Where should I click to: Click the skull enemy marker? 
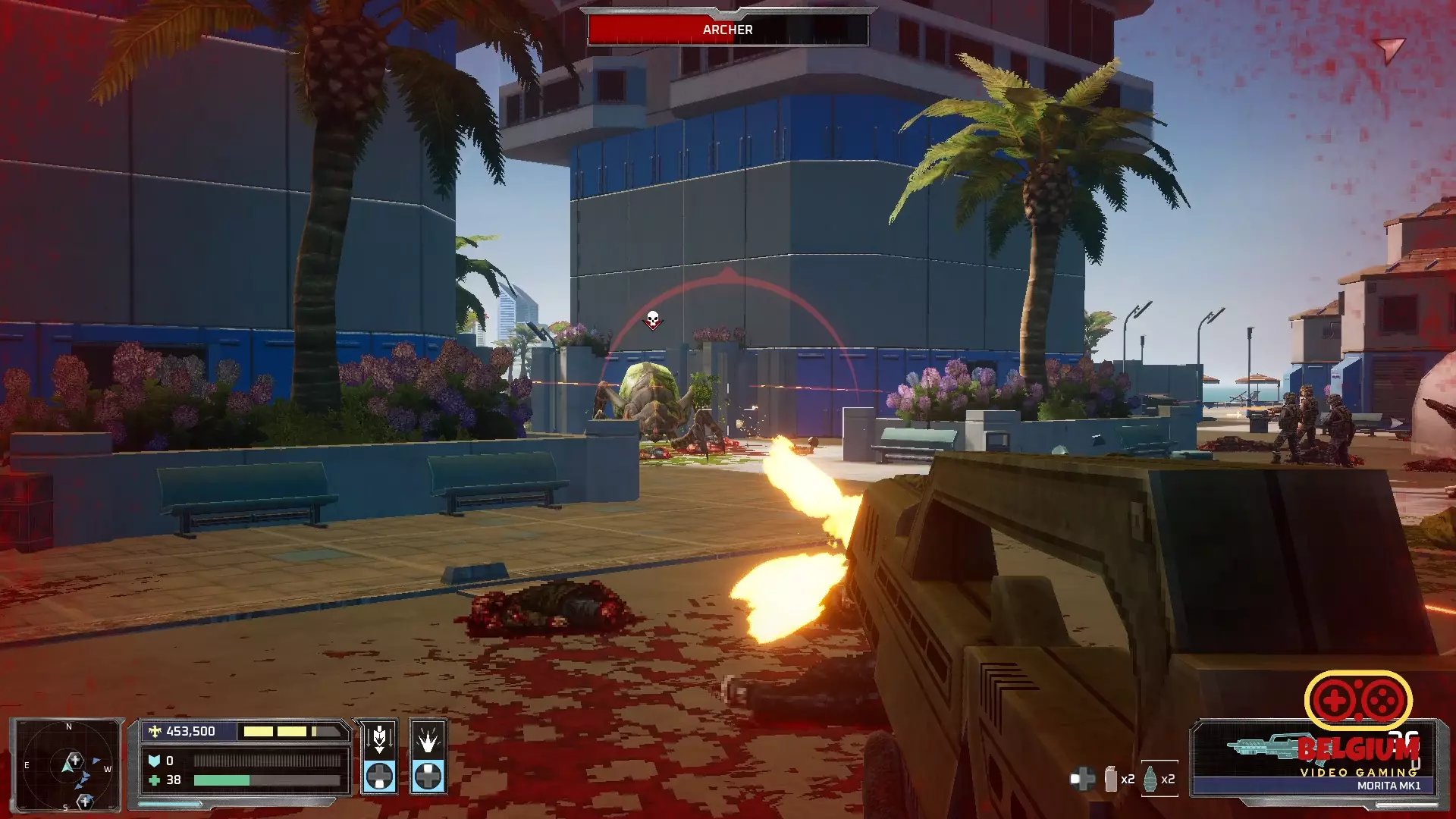(x=653, y=320)
